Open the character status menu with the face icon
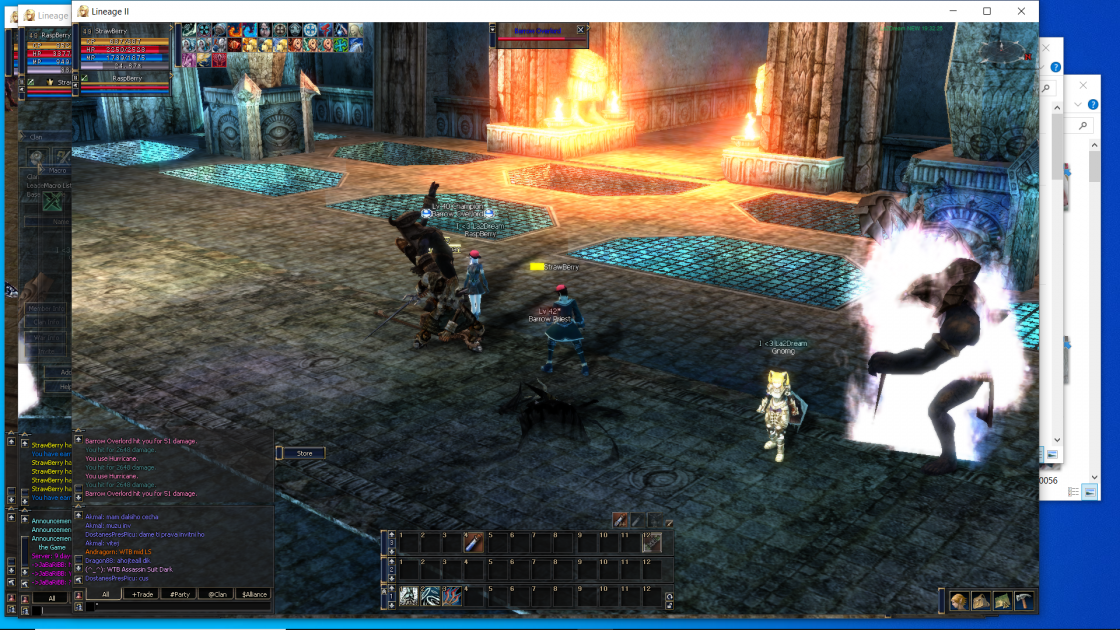This screenshot has height=630, width=1120. [x=959, y=600]
